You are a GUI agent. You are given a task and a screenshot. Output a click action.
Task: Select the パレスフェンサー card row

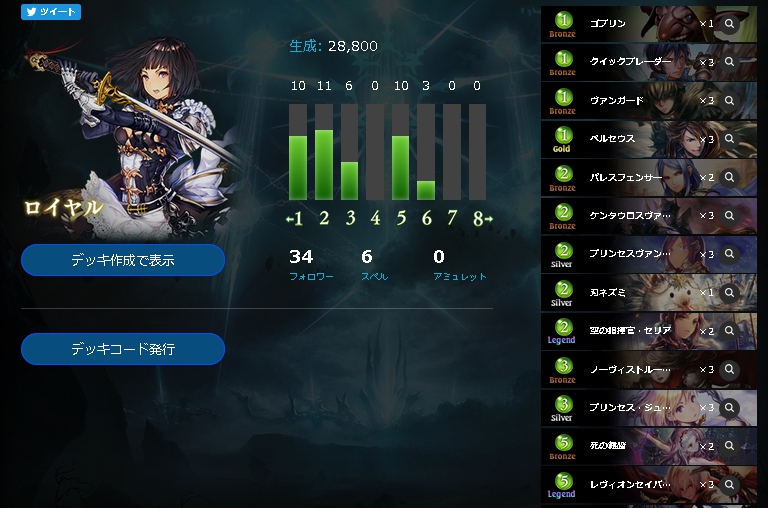pyautogui.click(x=630, y=177)
